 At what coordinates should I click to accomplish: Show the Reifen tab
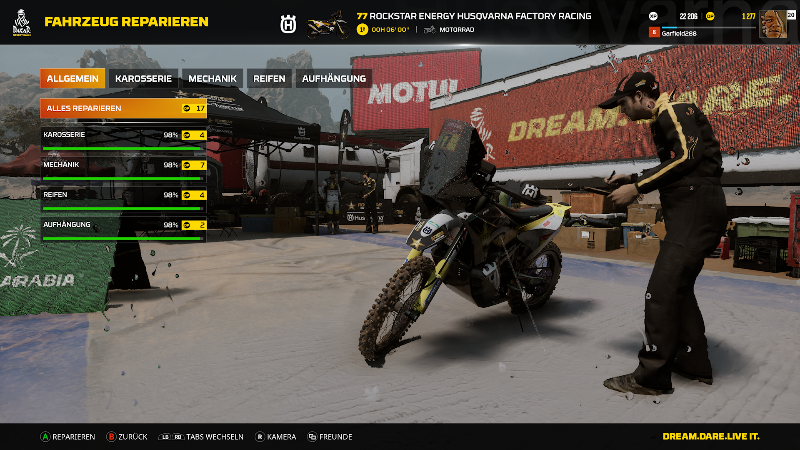click(267, 78)
